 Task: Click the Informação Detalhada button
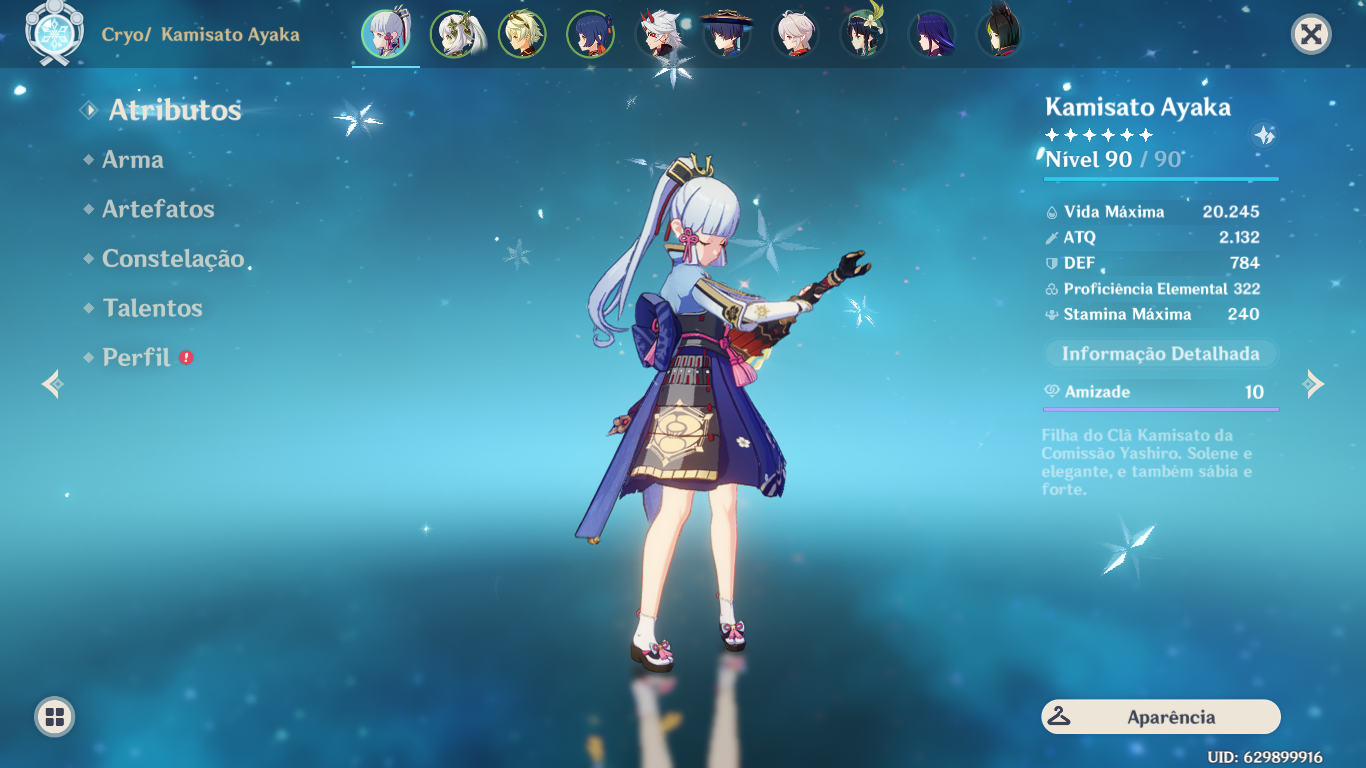tap(1159, 353)
